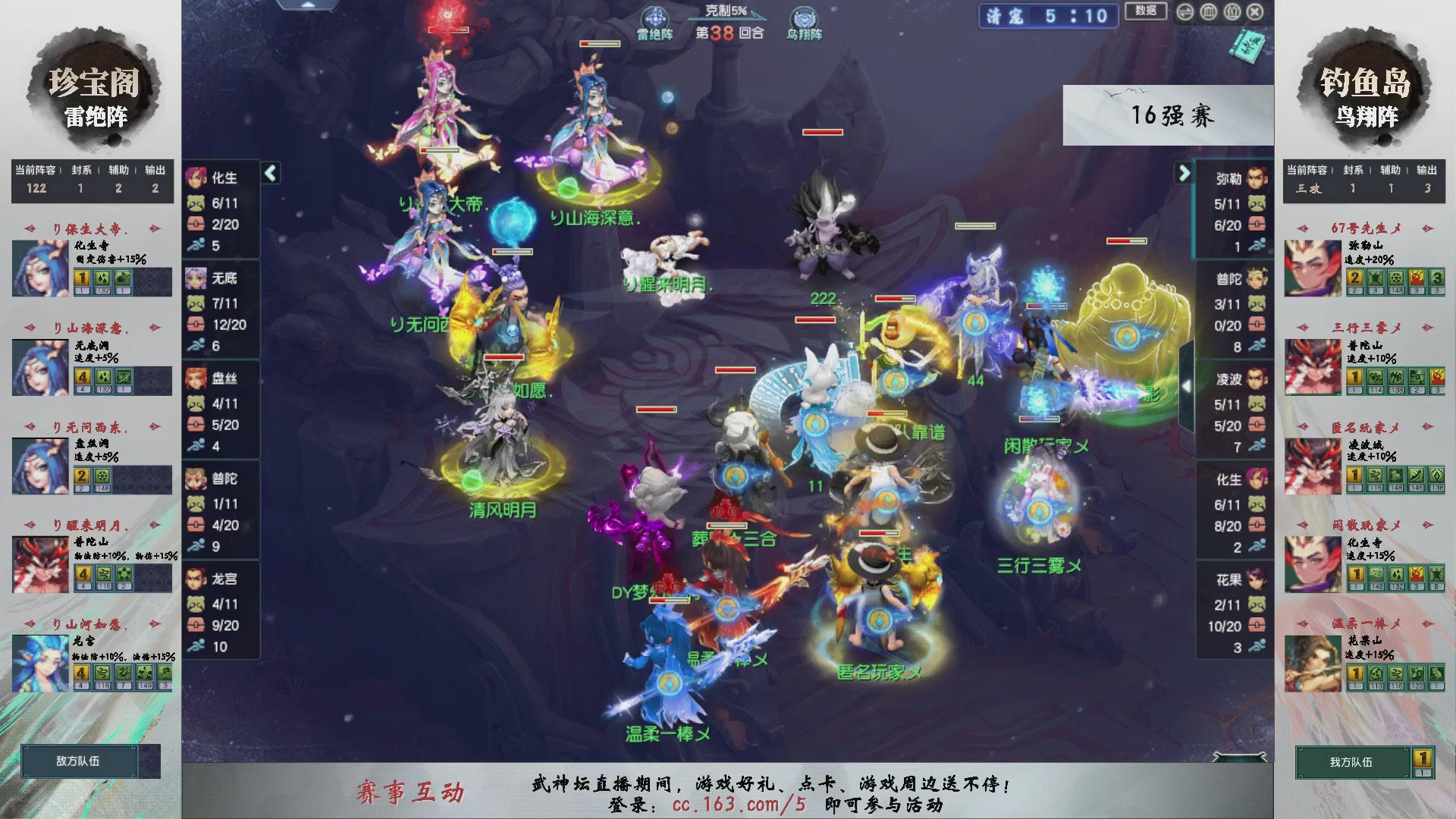Select the 化生 sect icon in left panel
Viewport: 1456px width, 819px height.
[x=196, y=178]
